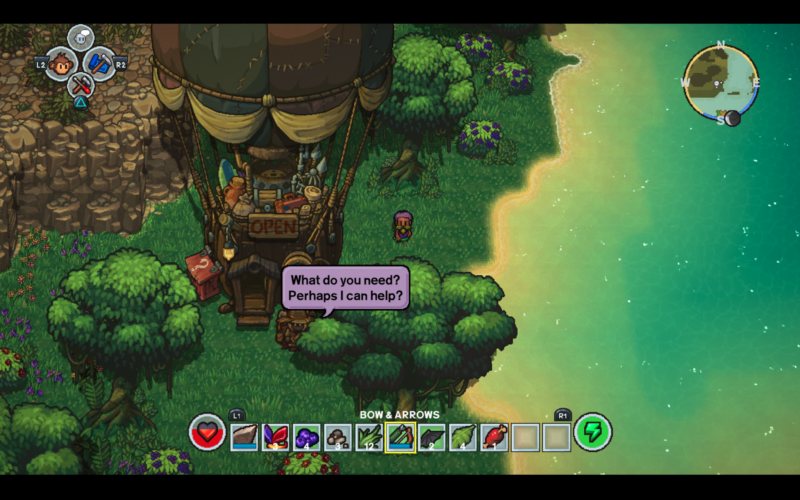Click the red heart health icon
This screenshot has height=500, width=800.
point(207,433)
